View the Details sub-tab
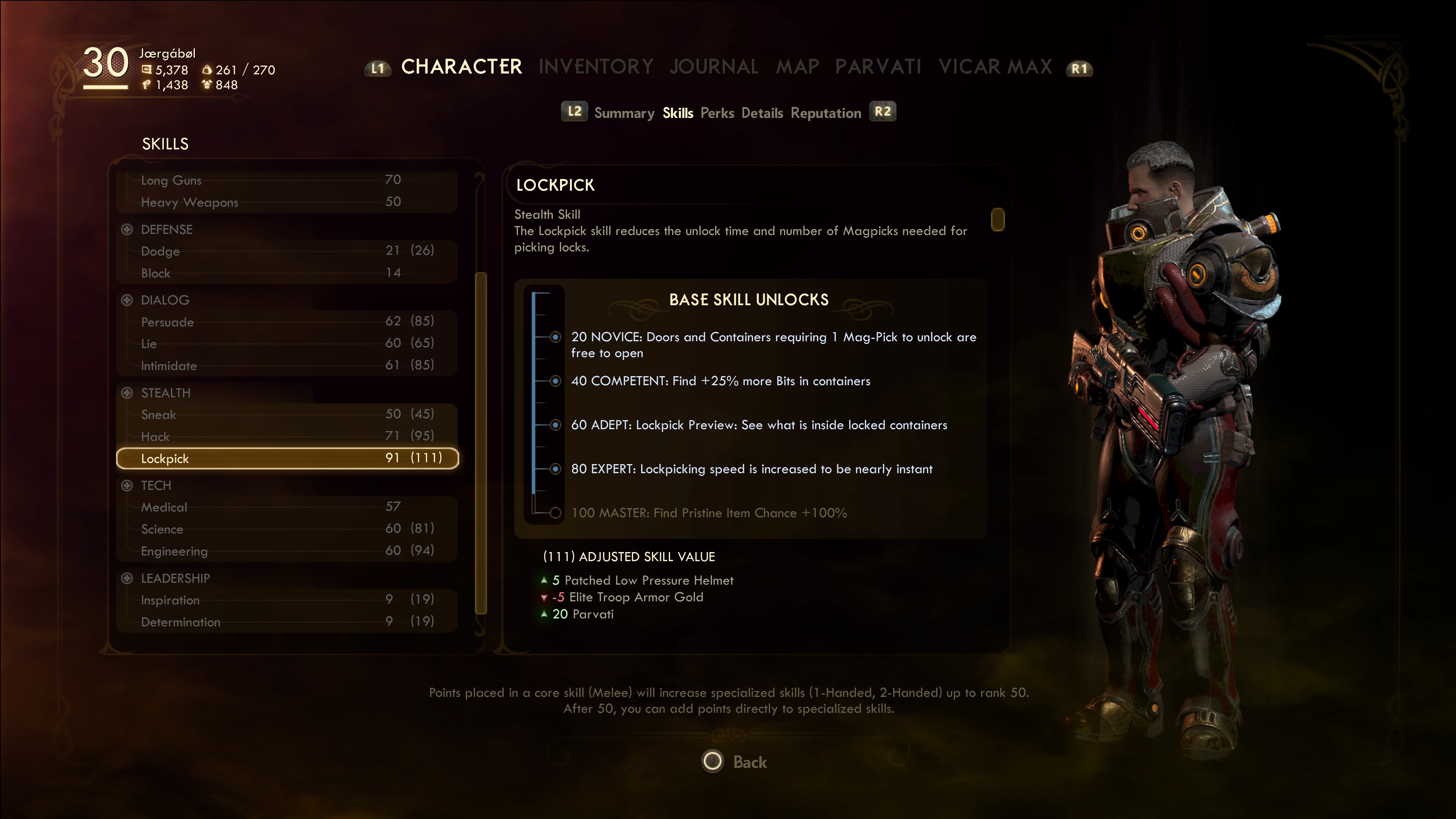1456x819 pixels. (762, 113)
